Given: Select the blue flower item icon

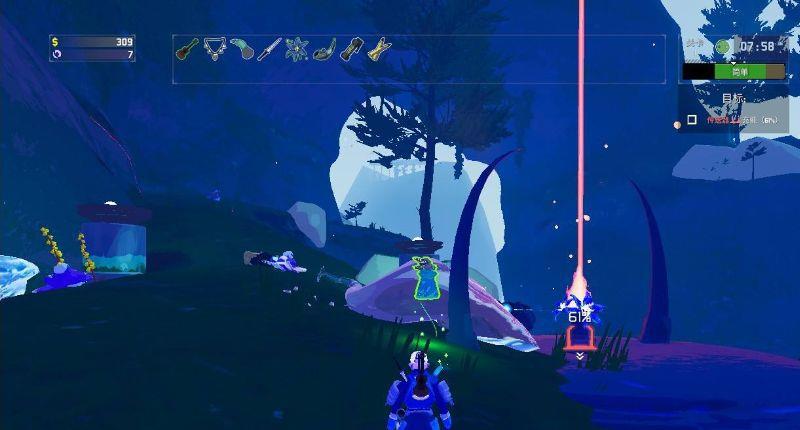Looking at the screenshot, I should tap(294, 49).
